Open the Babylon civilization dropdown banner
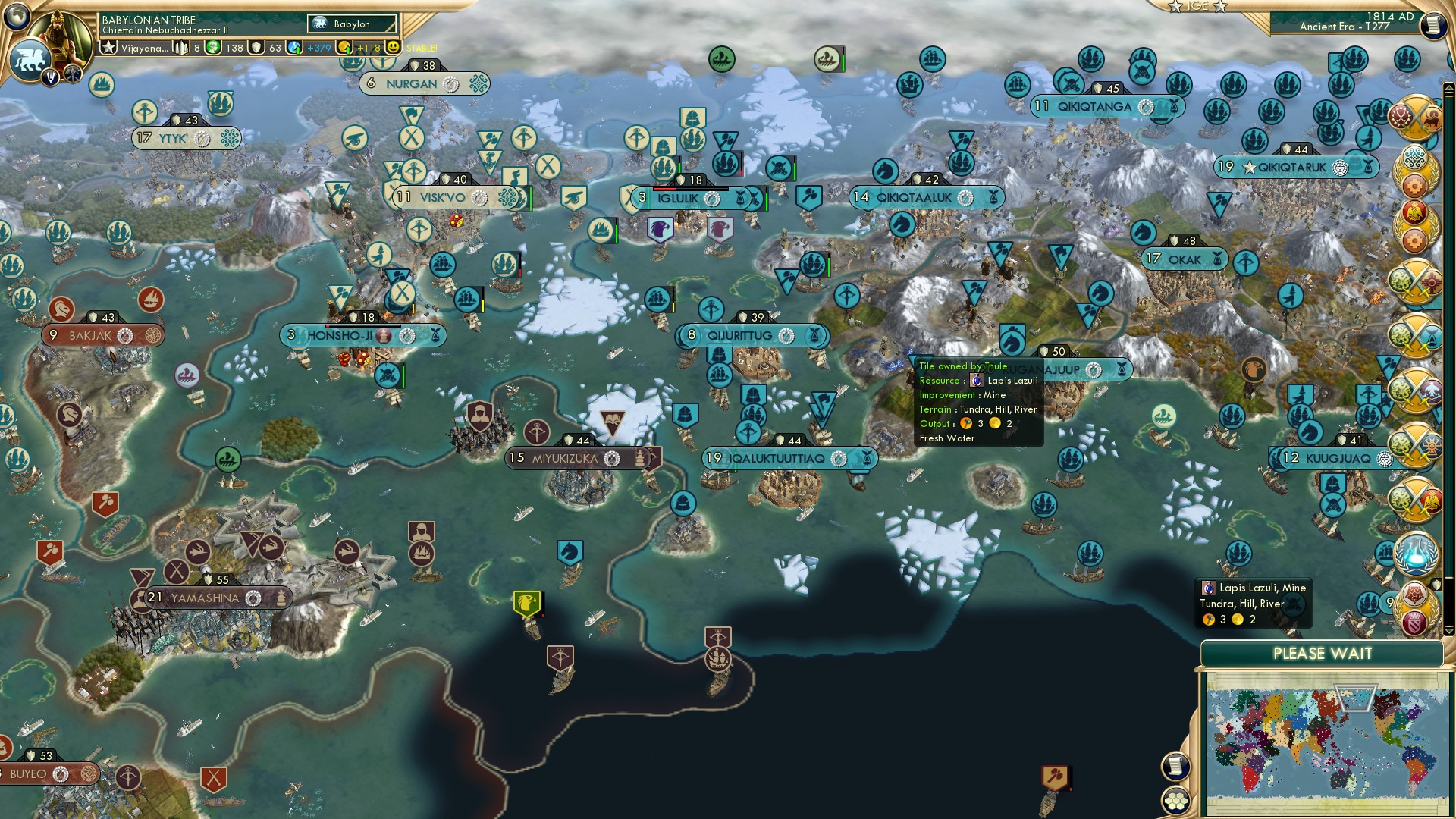Viewport: 1456px width, 819px height. 351,24
